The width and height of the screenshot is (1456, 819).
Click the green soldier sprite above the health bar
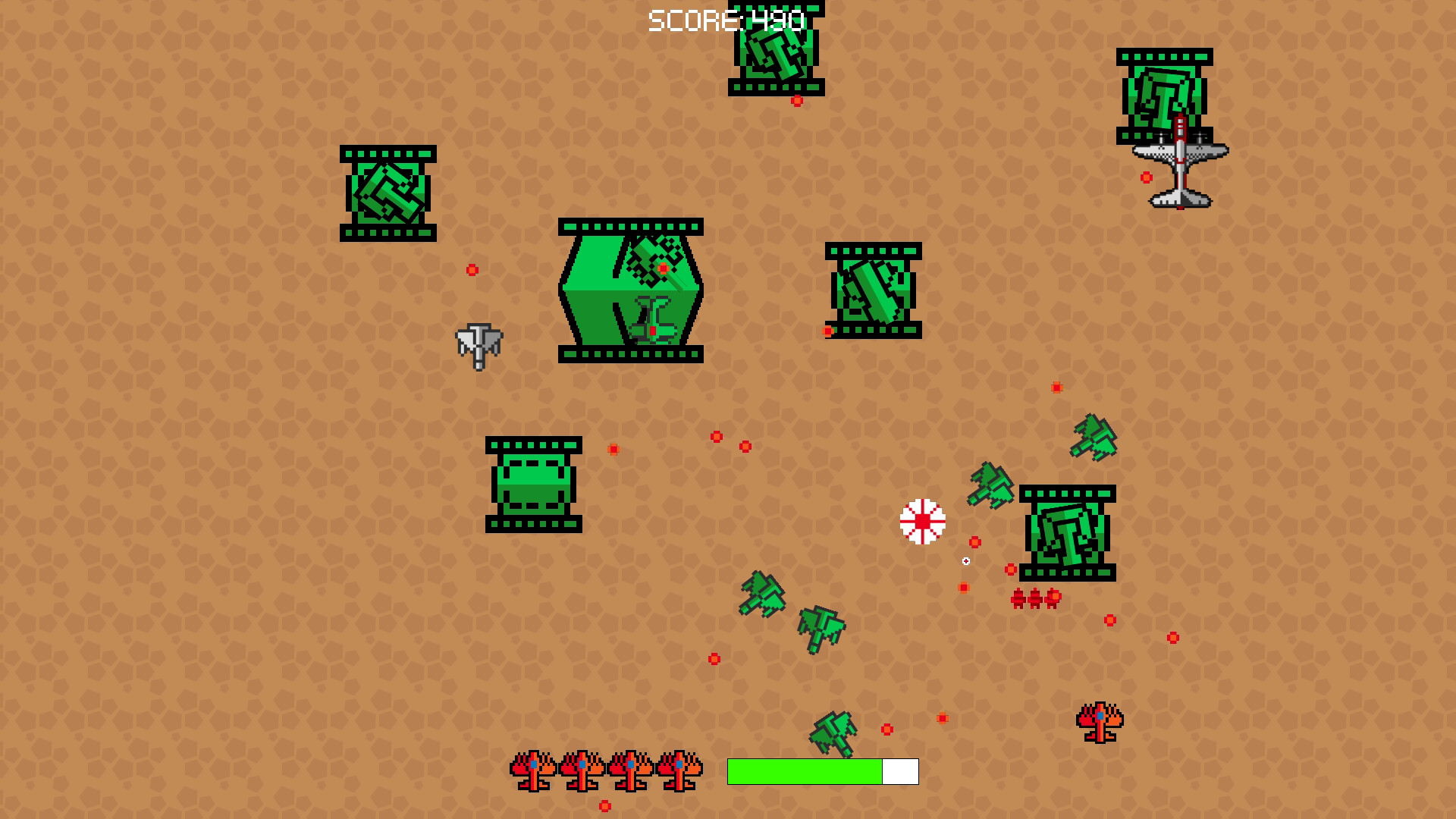(834, 732)
